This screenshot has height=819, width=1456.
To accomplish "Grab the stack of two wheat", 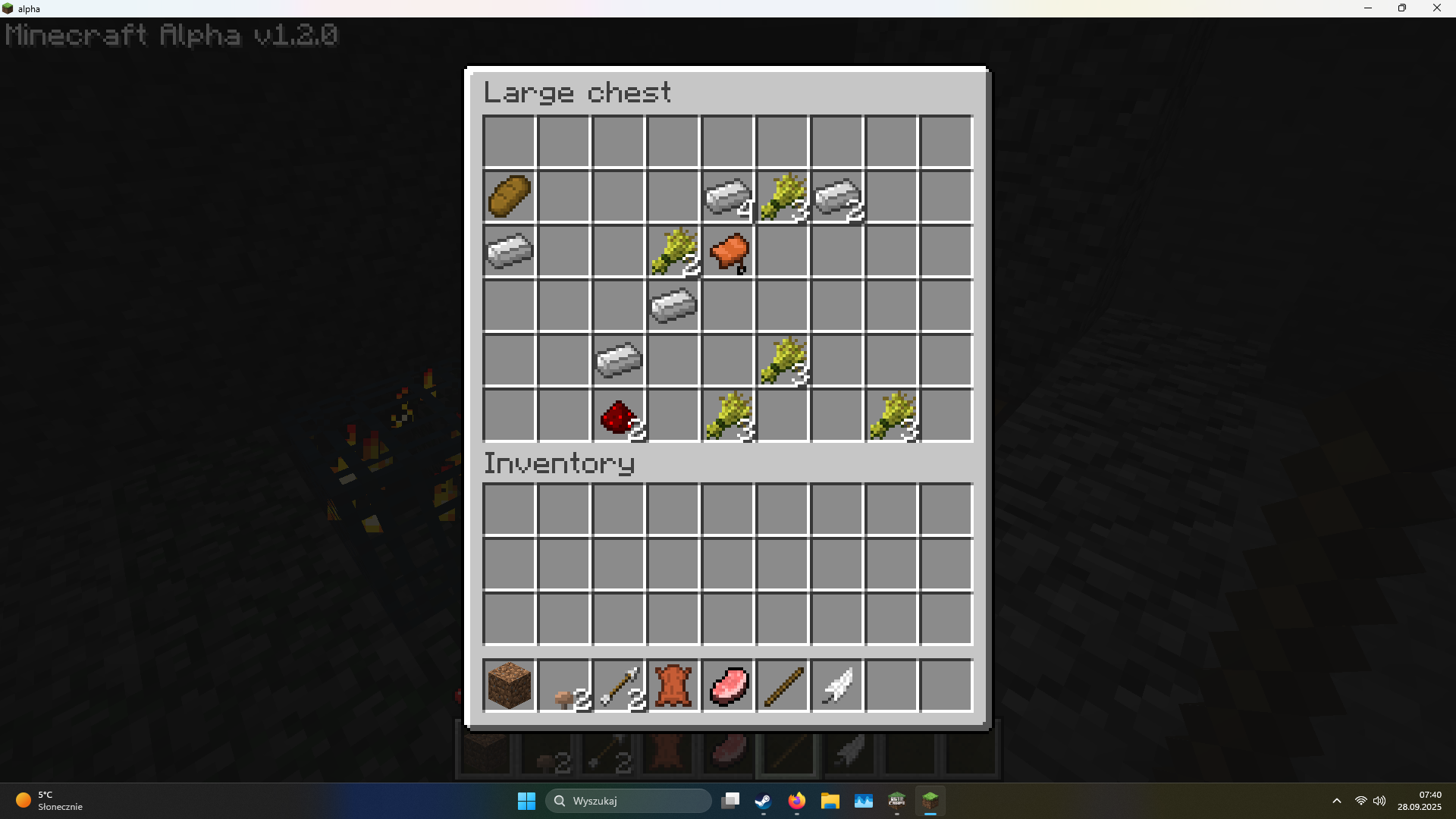I will pos(673,251).
